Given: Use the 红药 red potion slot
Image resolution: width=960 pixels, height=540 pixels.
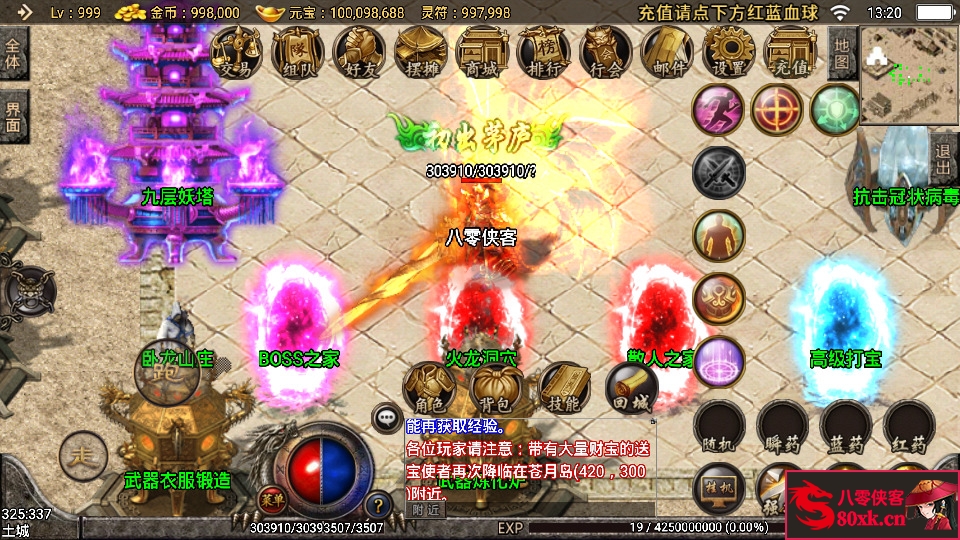Looking at the screenshot, I should [x=909, y=428].
